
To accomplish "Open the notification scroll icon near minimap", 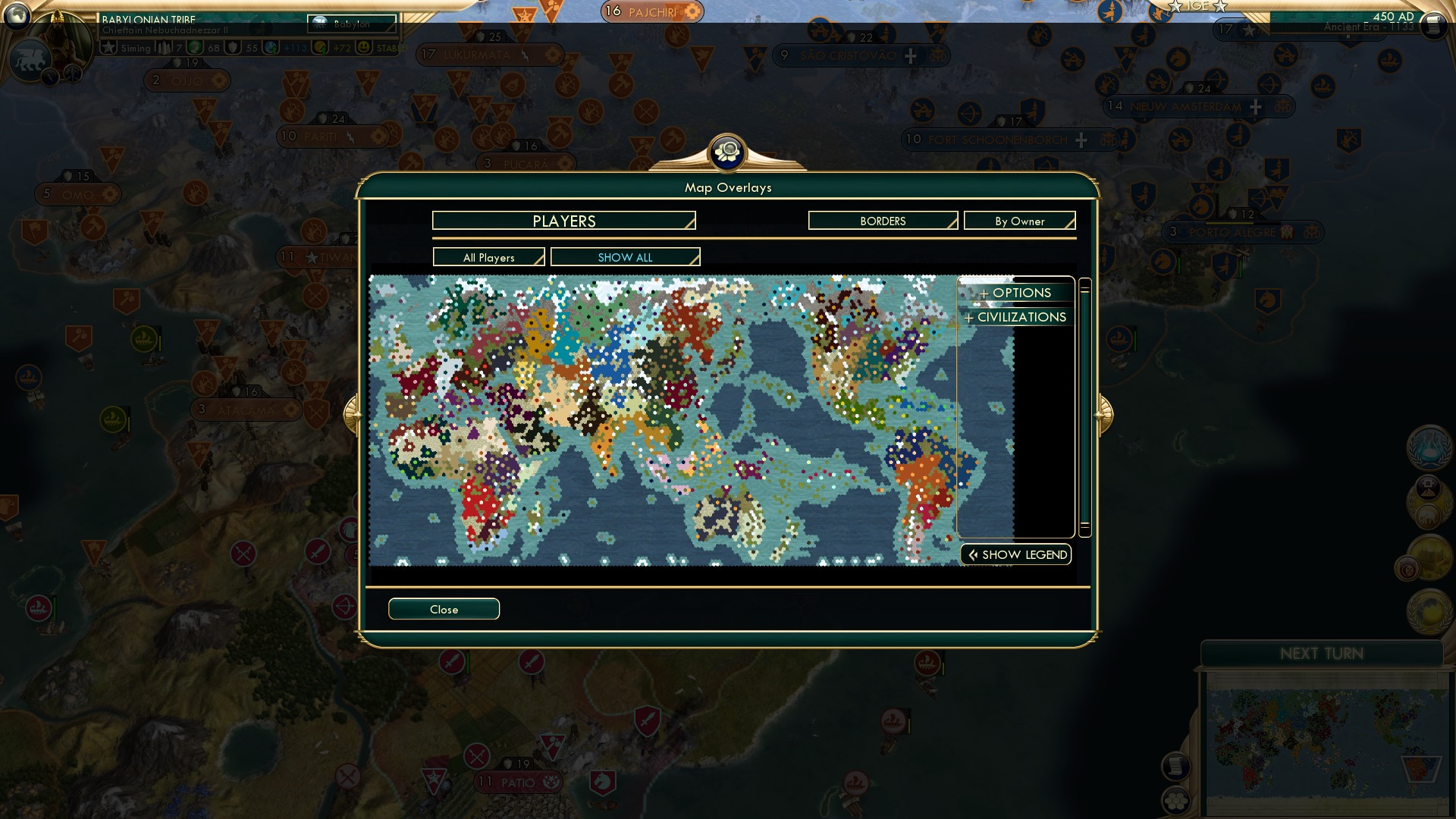I will pyautogui.click(x=1176, y=767).
